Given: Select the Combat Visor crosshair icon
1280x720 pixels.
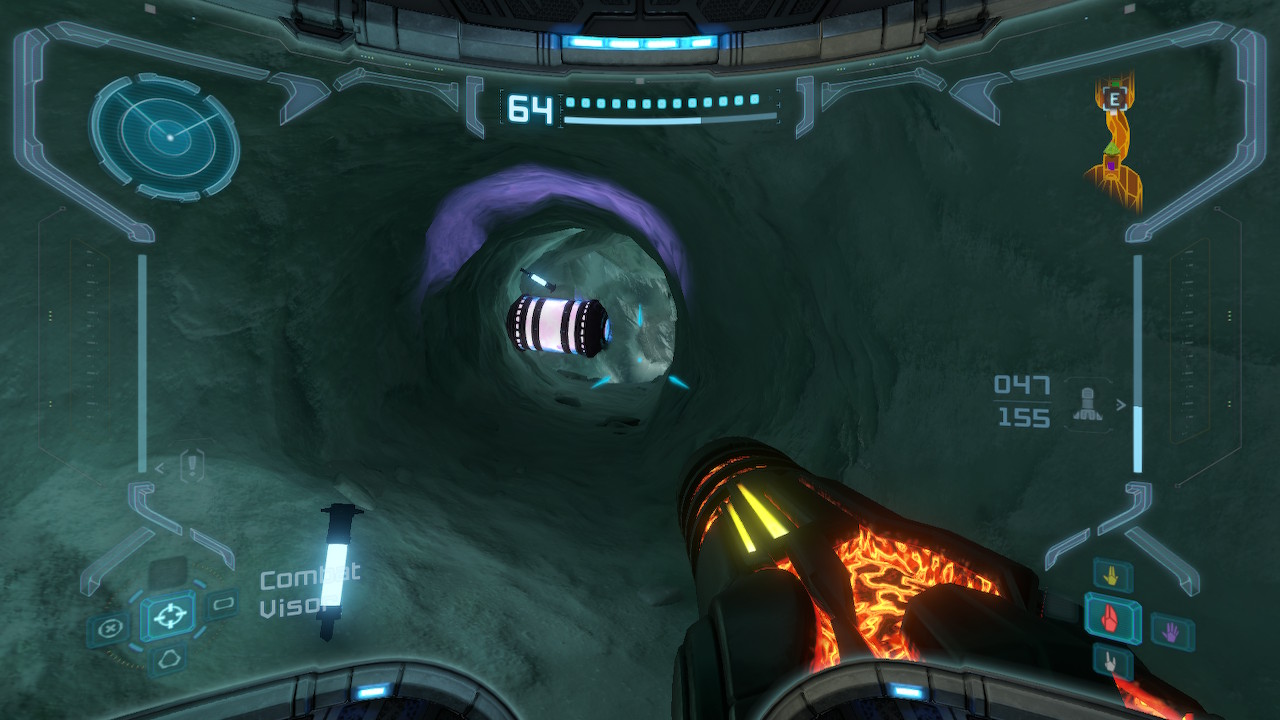Looking at the screenshot, I should point(168,612).
